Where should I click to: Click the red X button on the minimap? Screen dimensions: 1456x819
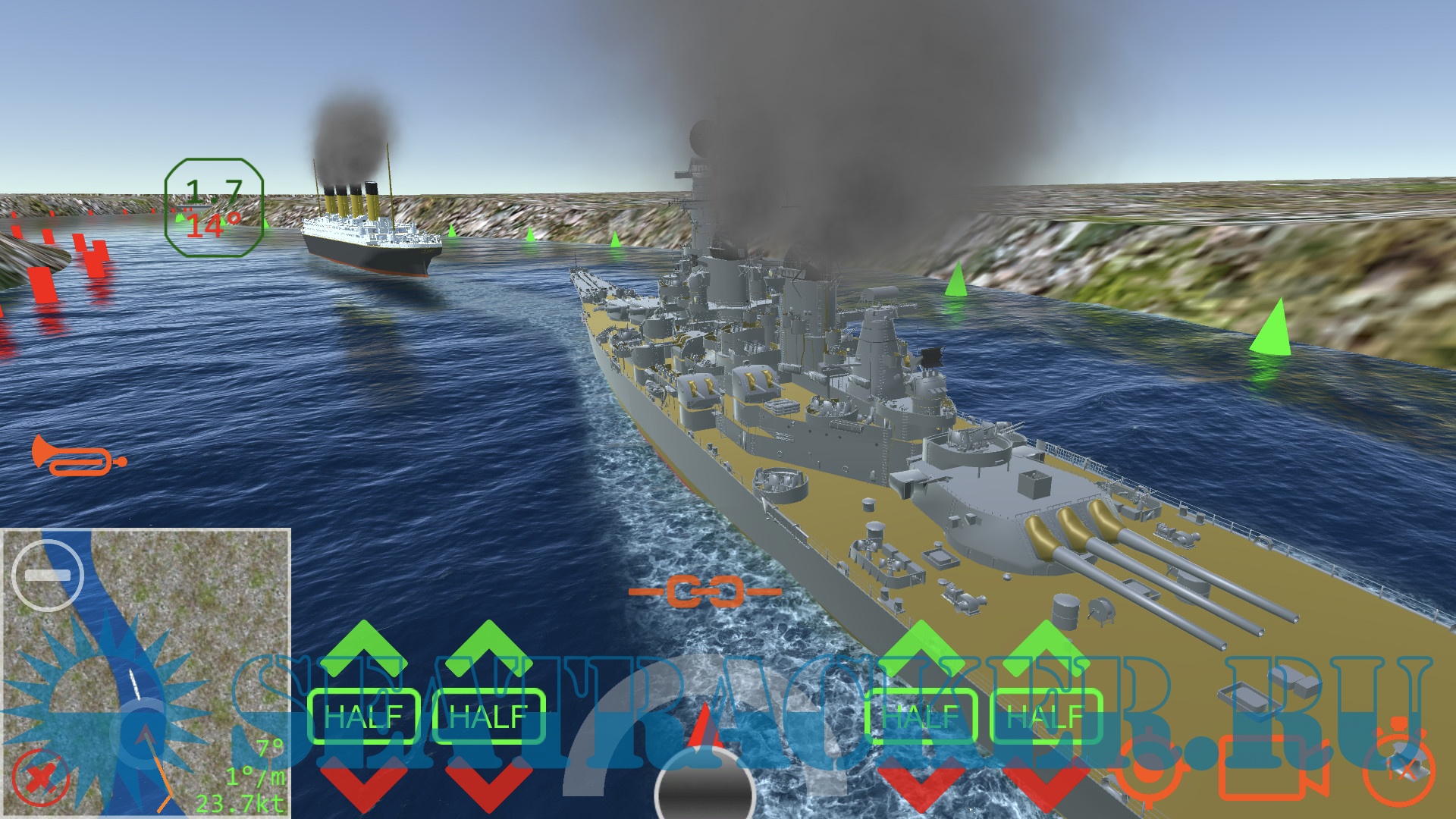[x=39, y=778]
